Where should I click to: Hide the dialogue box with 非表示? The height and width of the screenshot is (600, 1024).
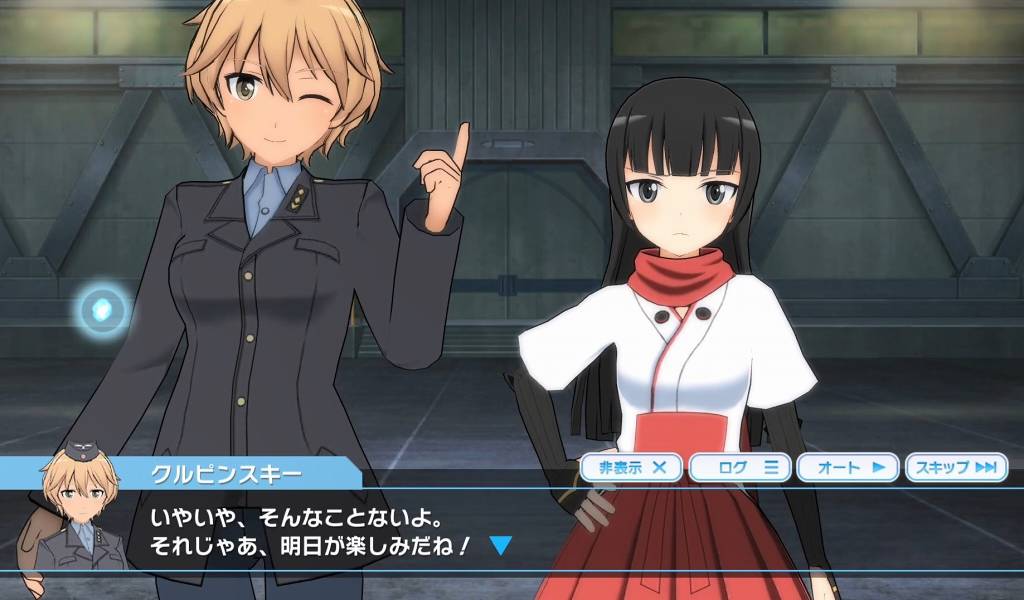click(631, 467)
